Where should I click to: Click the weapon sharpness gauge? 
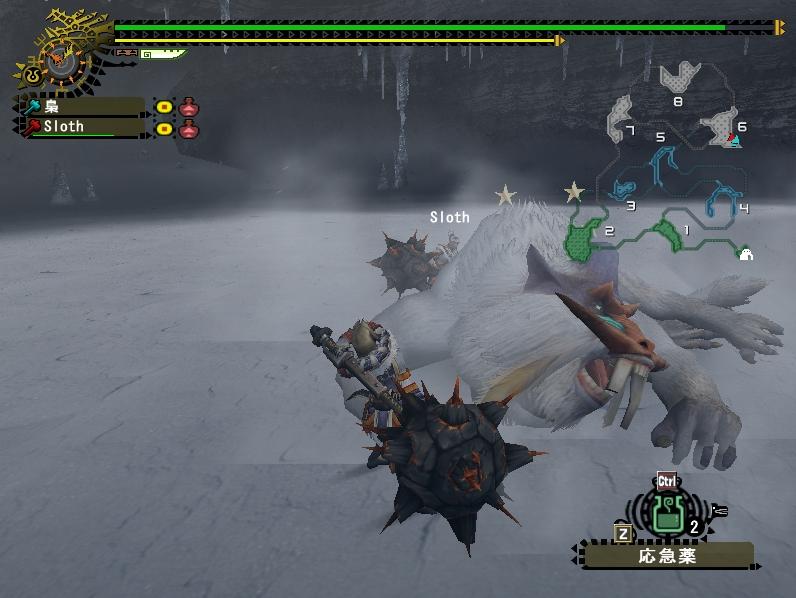160,54
